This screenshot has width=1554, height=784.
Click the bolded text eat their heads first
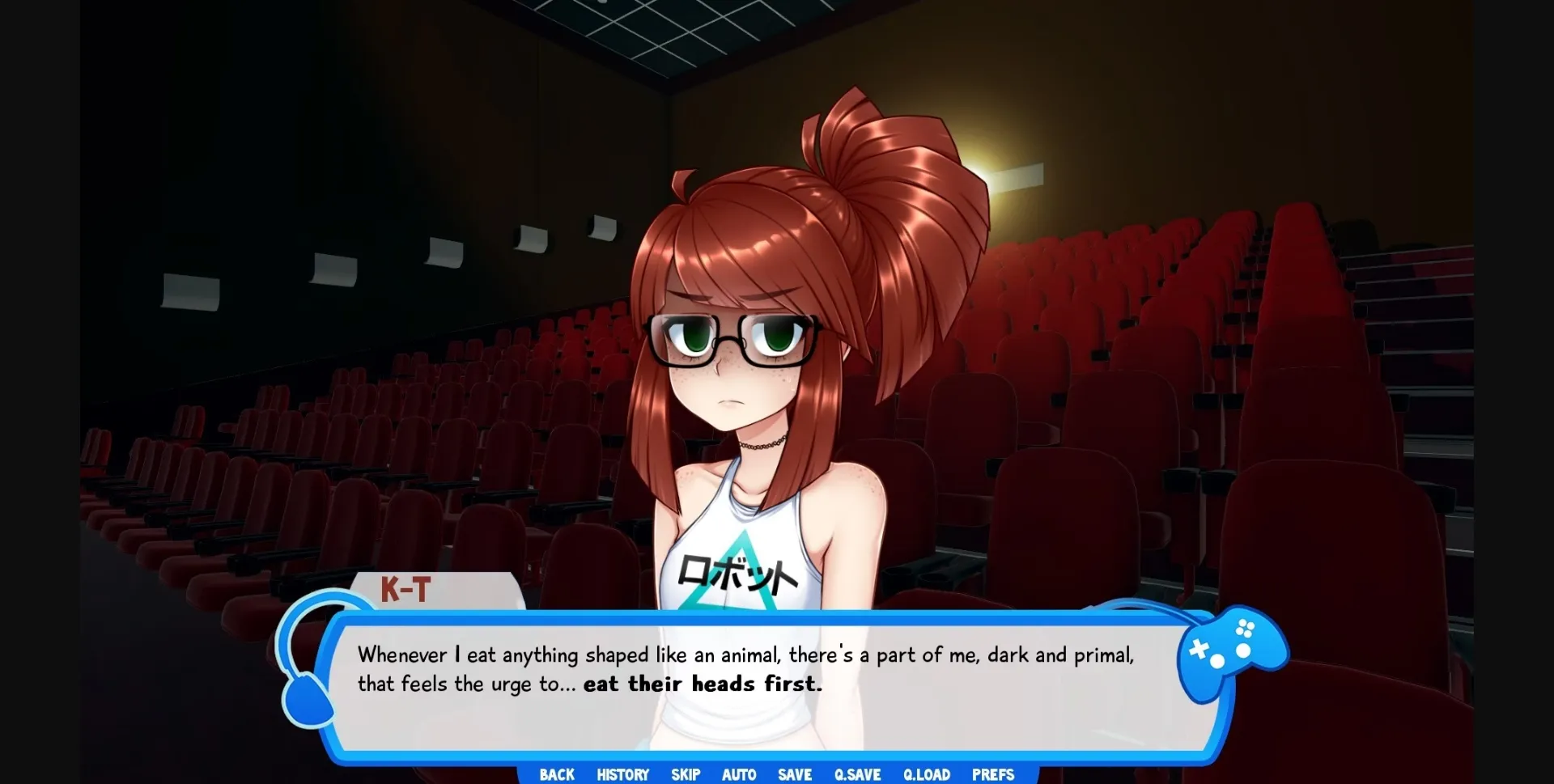tap(703, 684)
